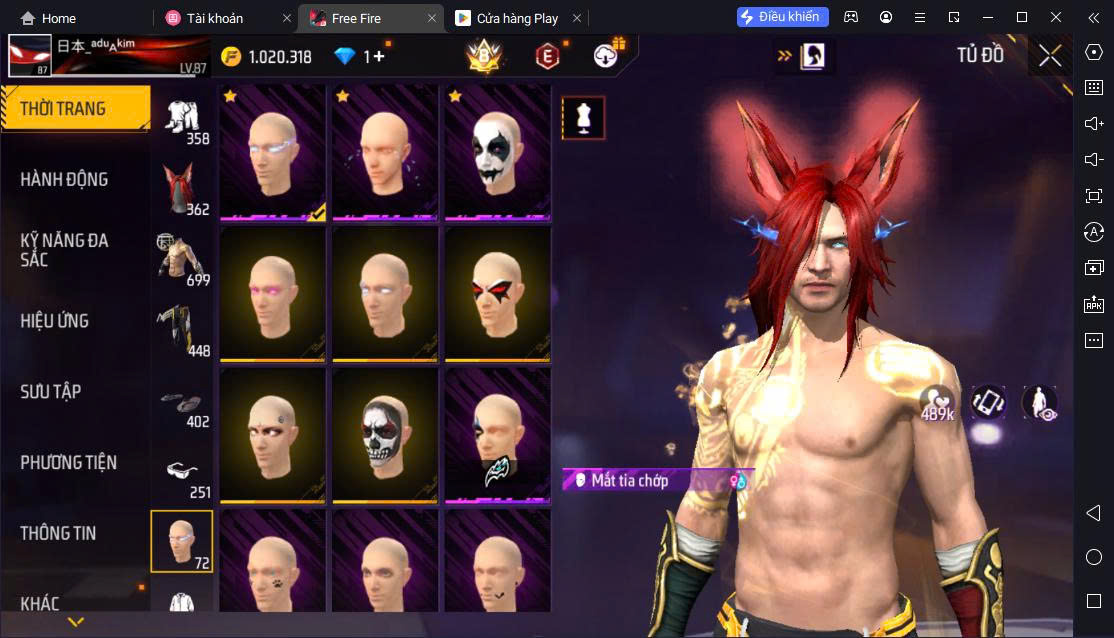This screenshot has height=638, width=1114.
Task: Switch to THÔNG TIN section
Action: 59,533
